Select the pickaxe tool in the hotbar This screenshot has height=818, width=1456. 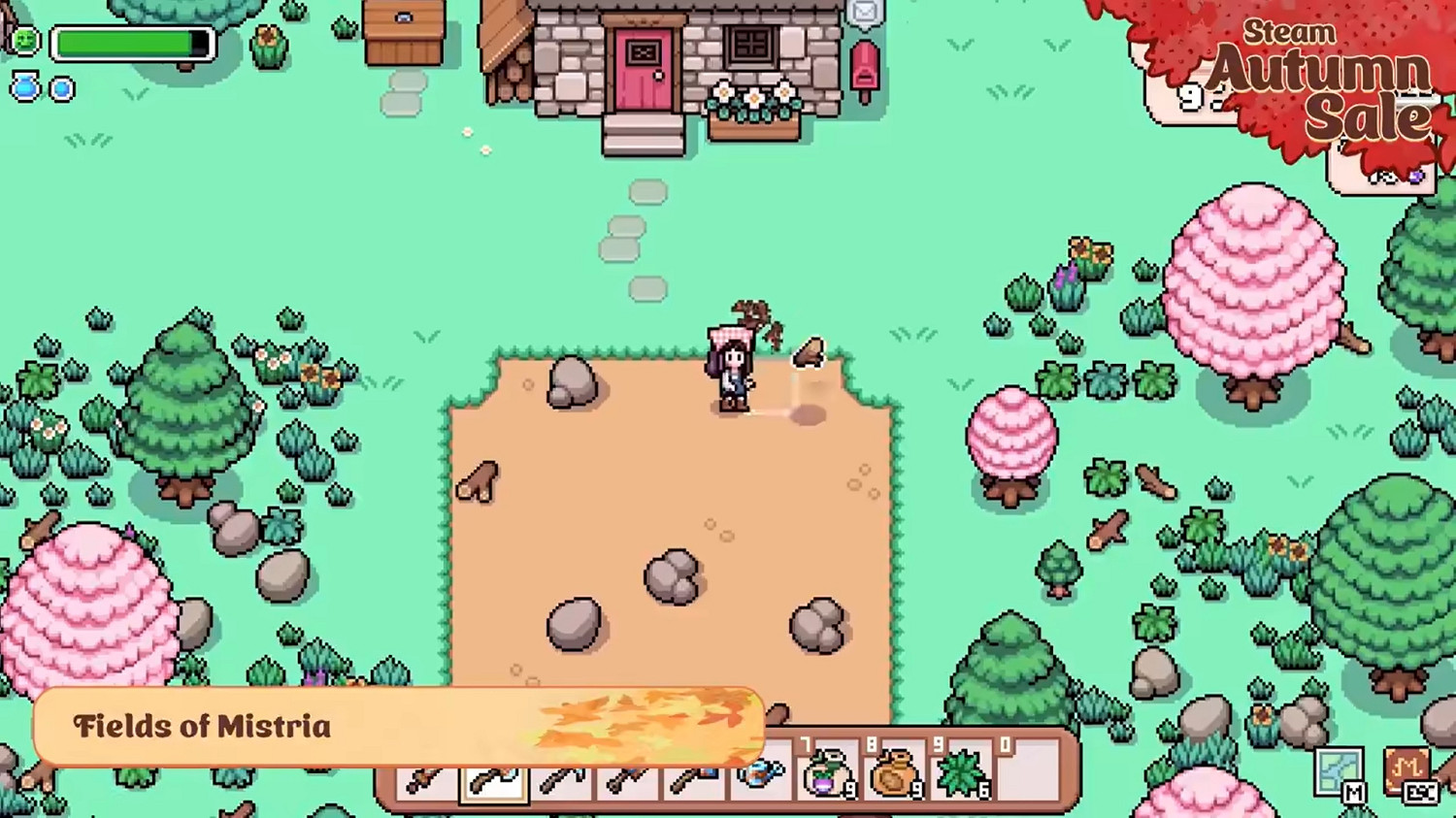(631, 776)
